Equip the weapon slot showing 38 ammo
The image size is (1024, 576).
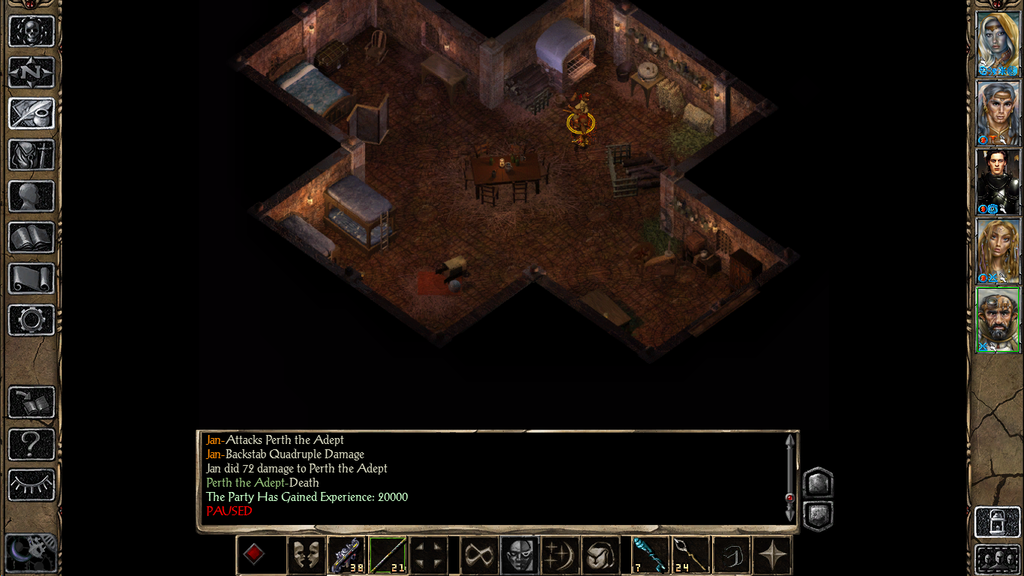point(346,555)
